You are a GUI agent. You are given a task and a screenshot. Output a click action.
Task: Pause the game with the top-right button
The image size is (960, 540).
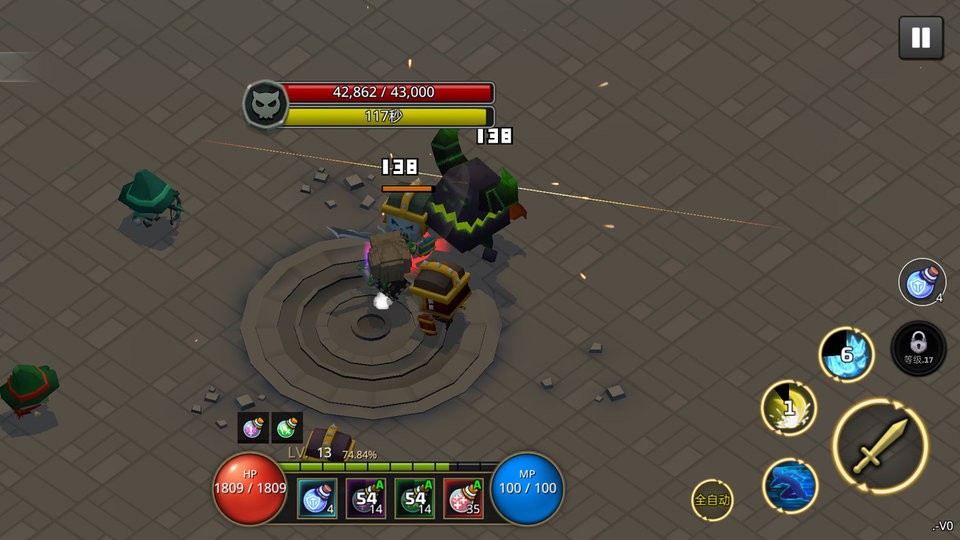tap(920, 39)
